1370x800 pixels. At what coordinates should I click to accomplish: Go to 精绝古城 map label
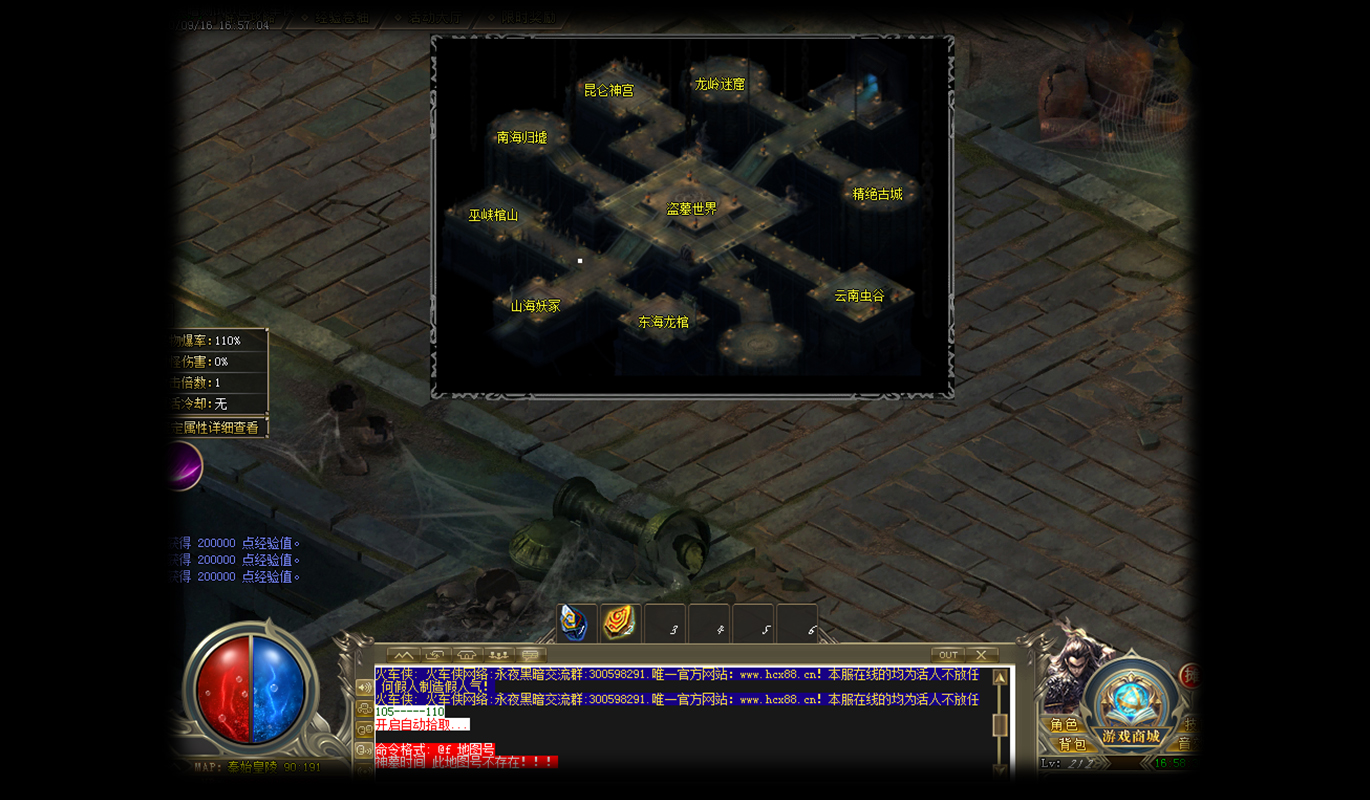(877, 194)
